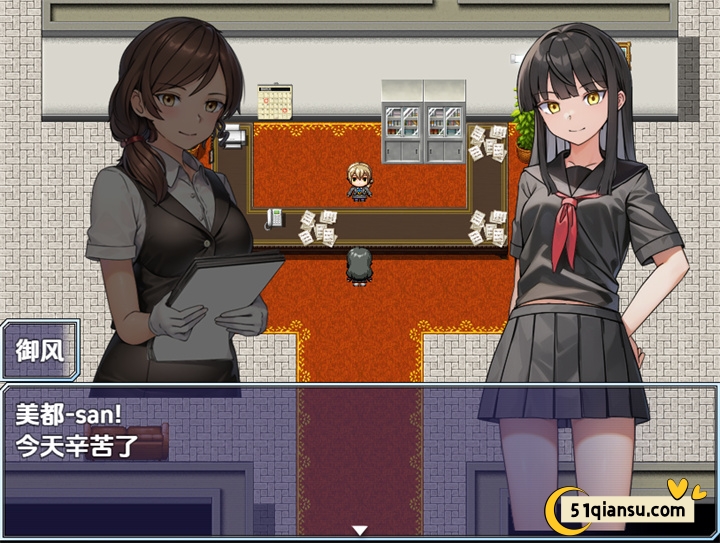Advance dialogue with the white continue arrow

tap(360, 530)
